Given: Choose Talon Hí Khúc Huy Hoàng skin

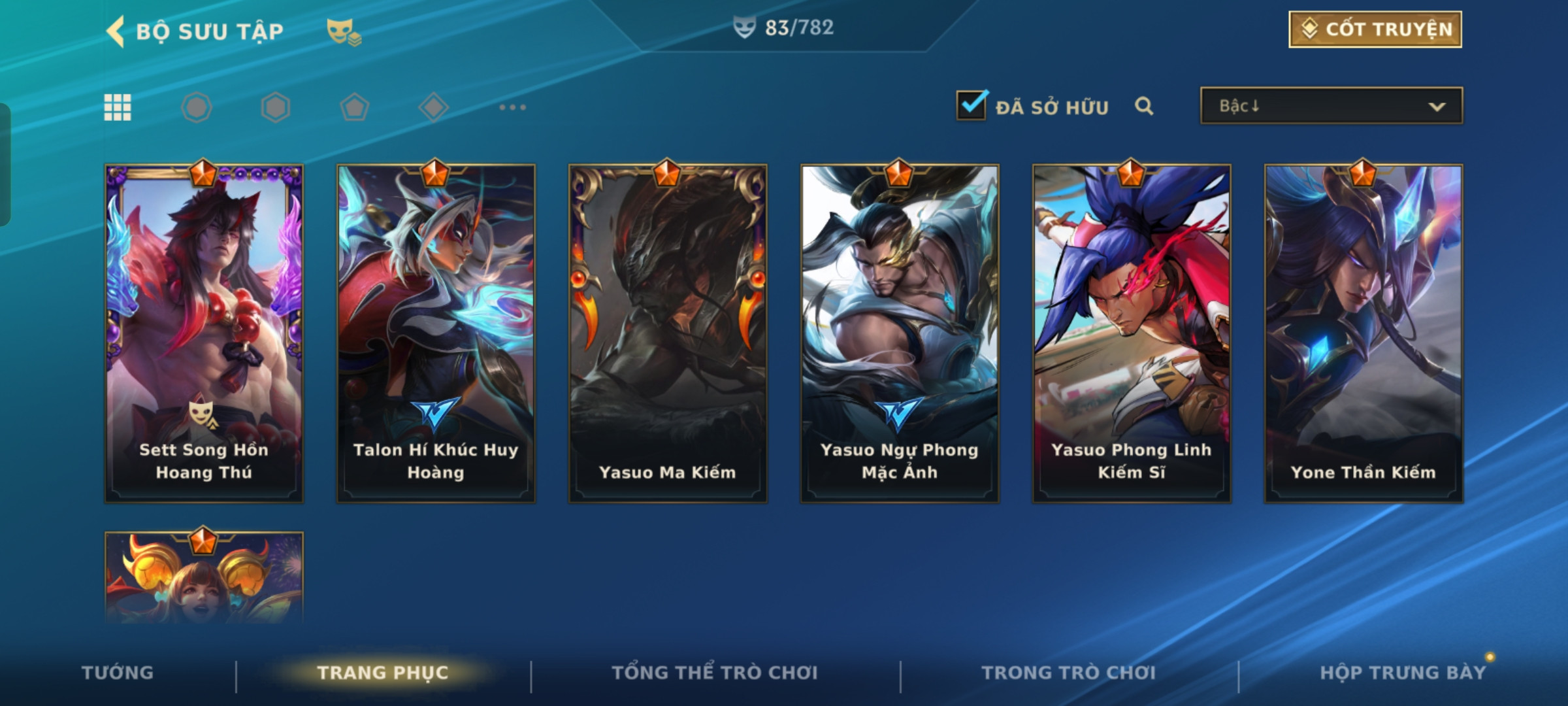Looking at the screenshot, I should coord(436,333).
